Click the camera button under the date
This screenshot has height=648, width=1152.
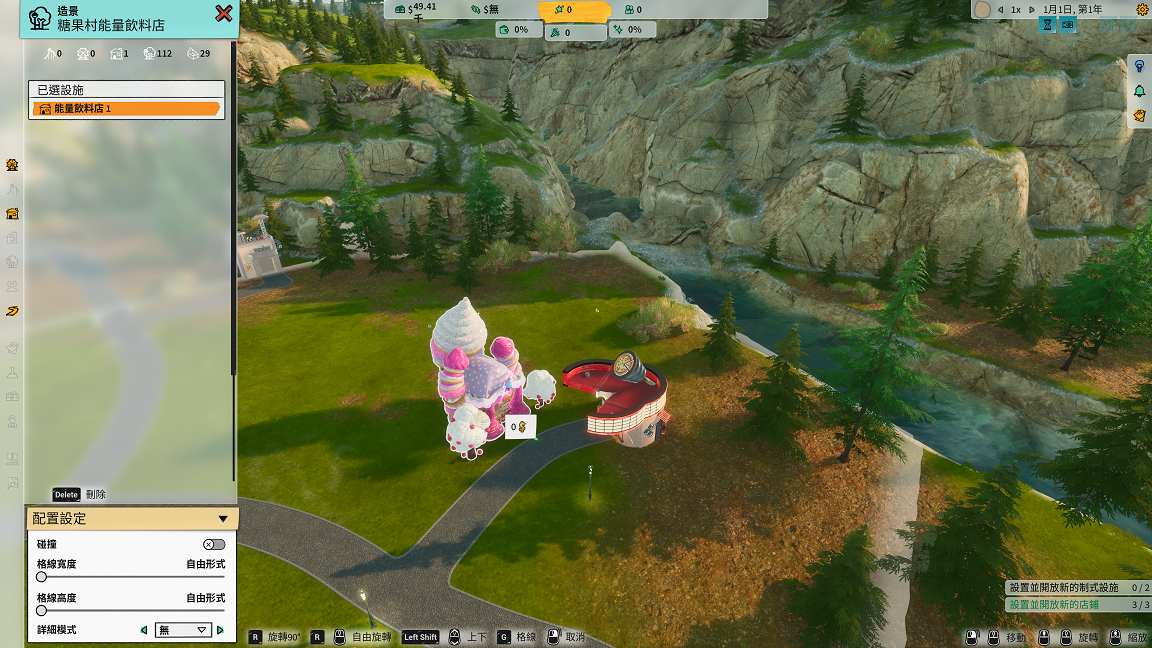click(x=1068, y=25)
